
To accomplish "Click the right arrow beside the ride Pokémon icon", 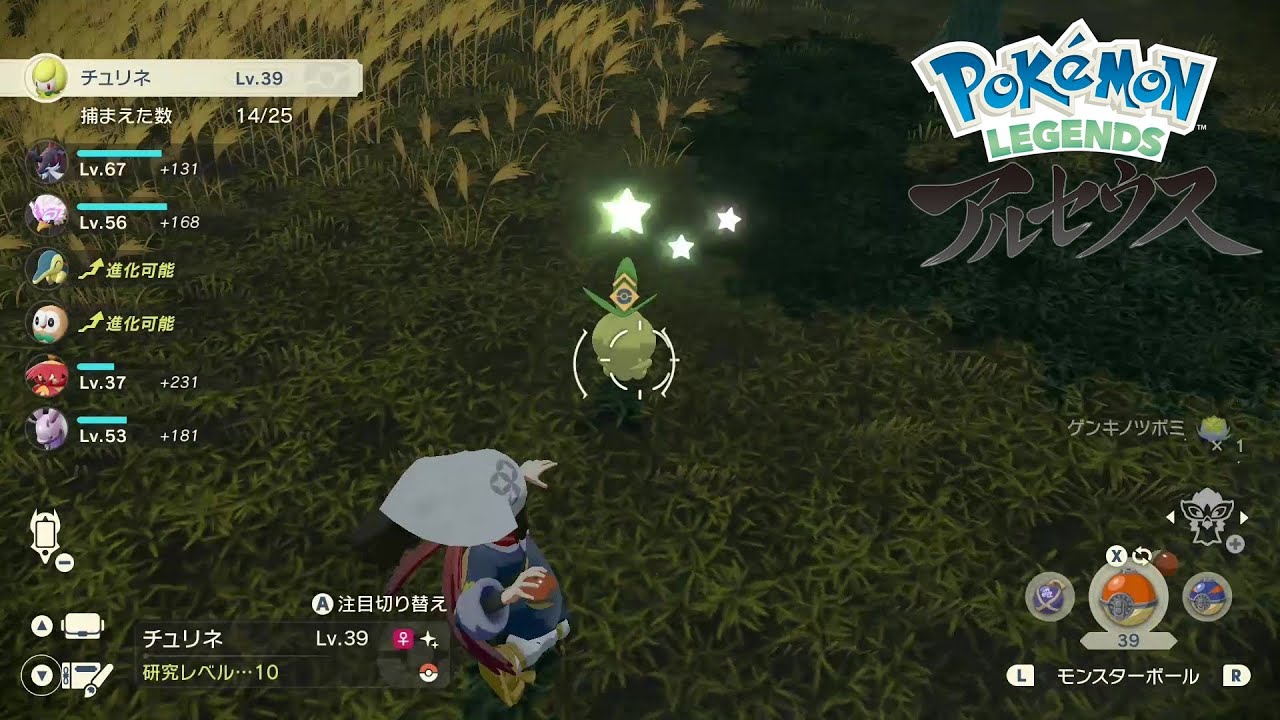I will coord(1243,517).
